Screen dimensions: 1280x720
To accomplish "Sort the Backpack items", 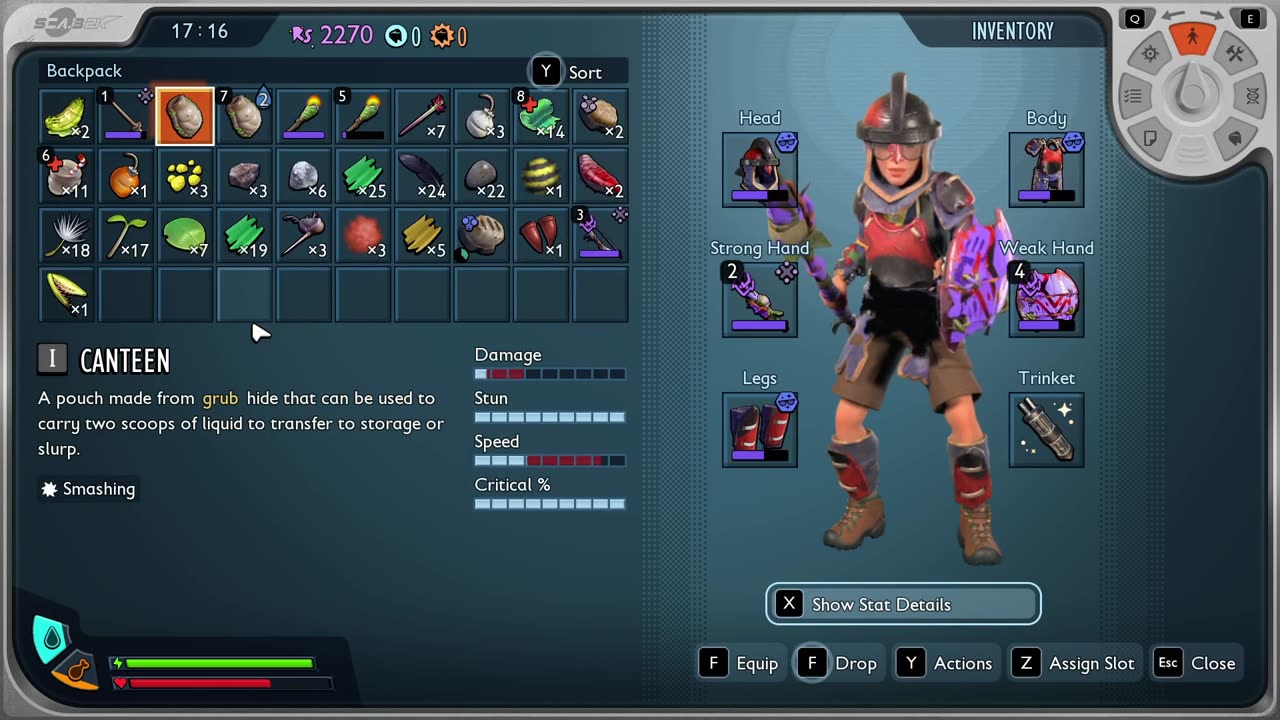I will point(572,72).
